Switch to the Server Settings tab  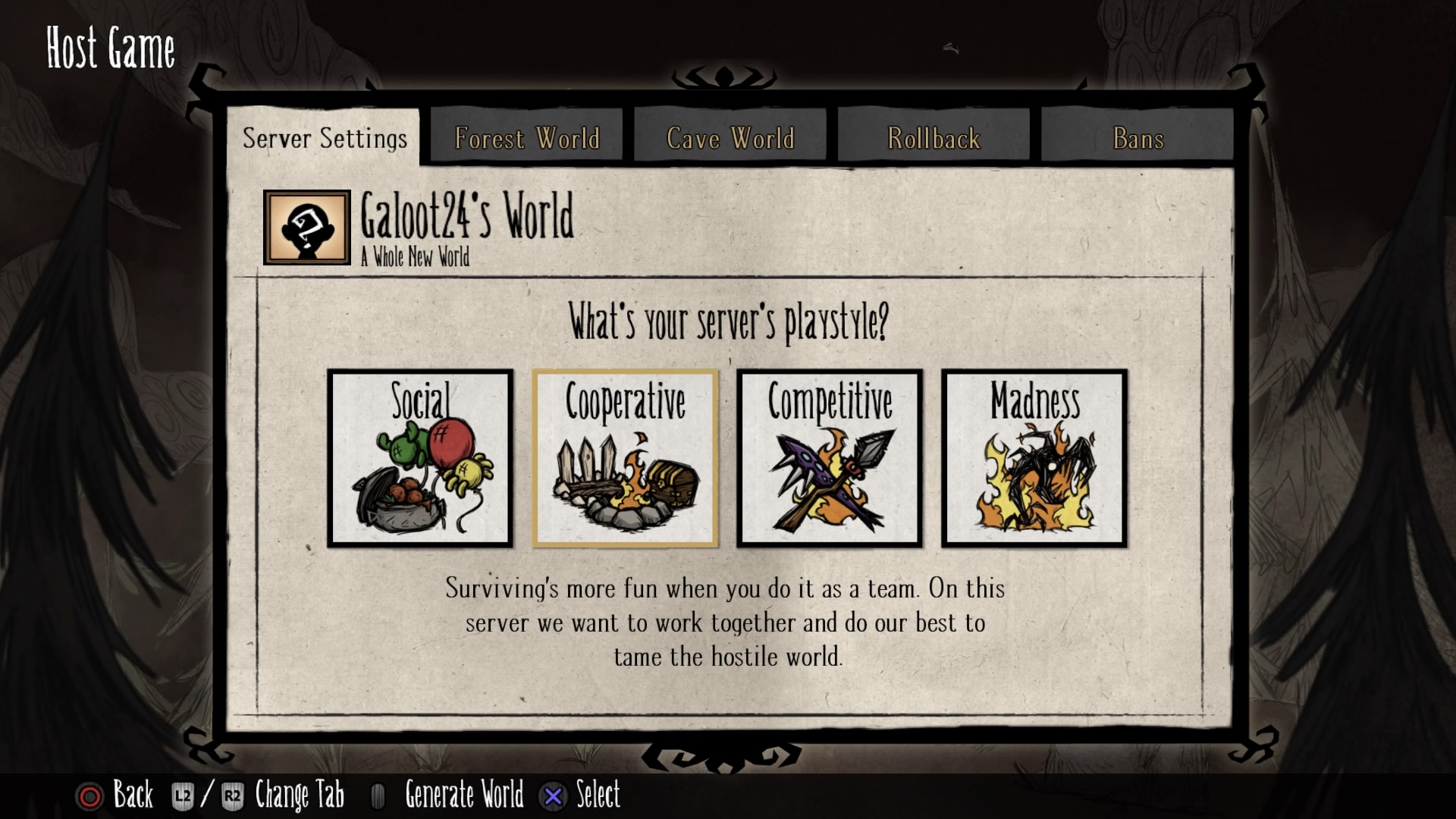pos(325,138)
